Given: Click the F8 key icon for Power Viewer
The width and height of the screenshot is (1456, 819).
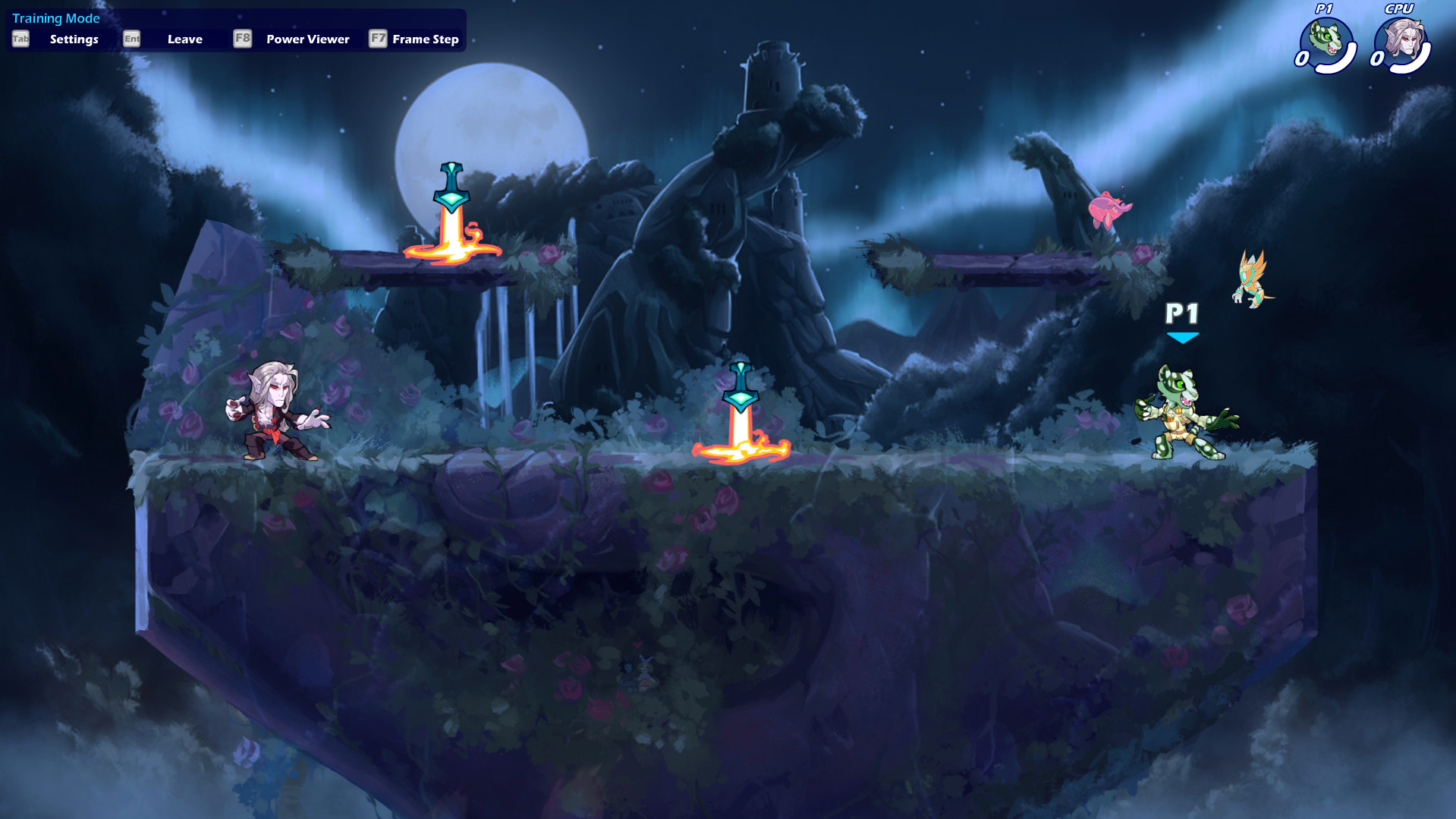Looking at the screenshot, I should 242,39.
